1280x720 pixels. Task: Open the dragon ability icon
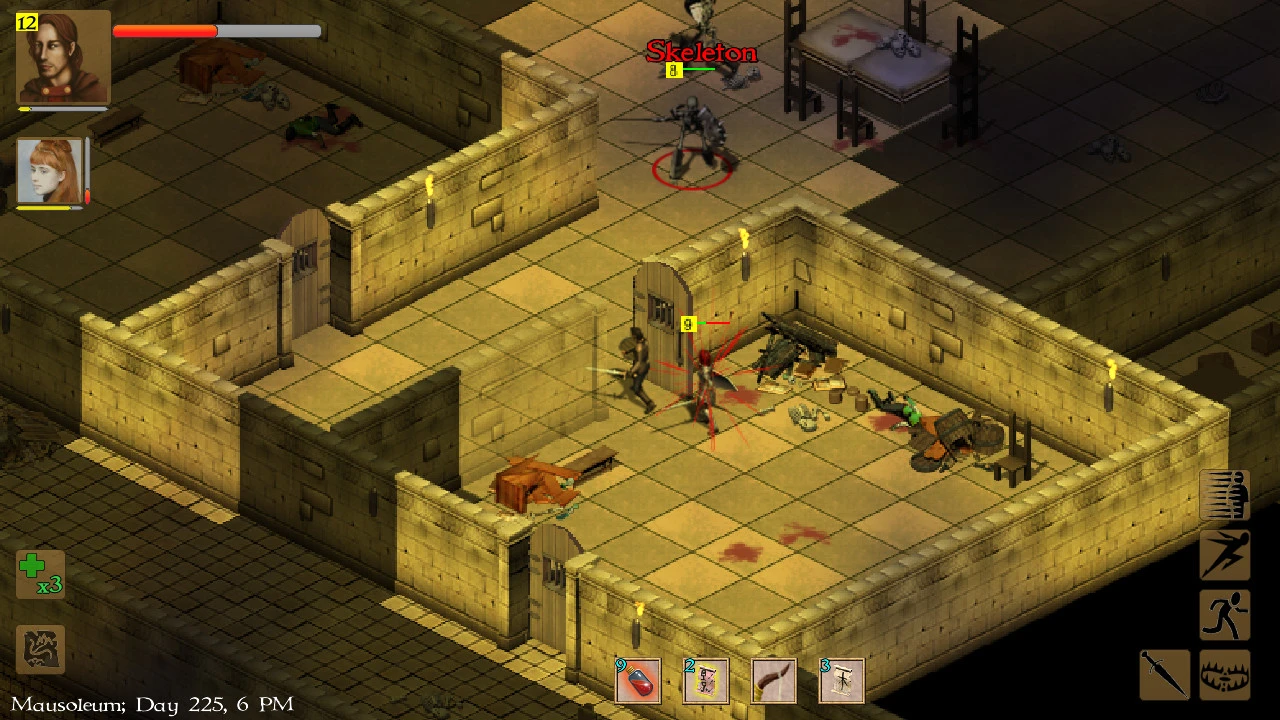(40, 650)
